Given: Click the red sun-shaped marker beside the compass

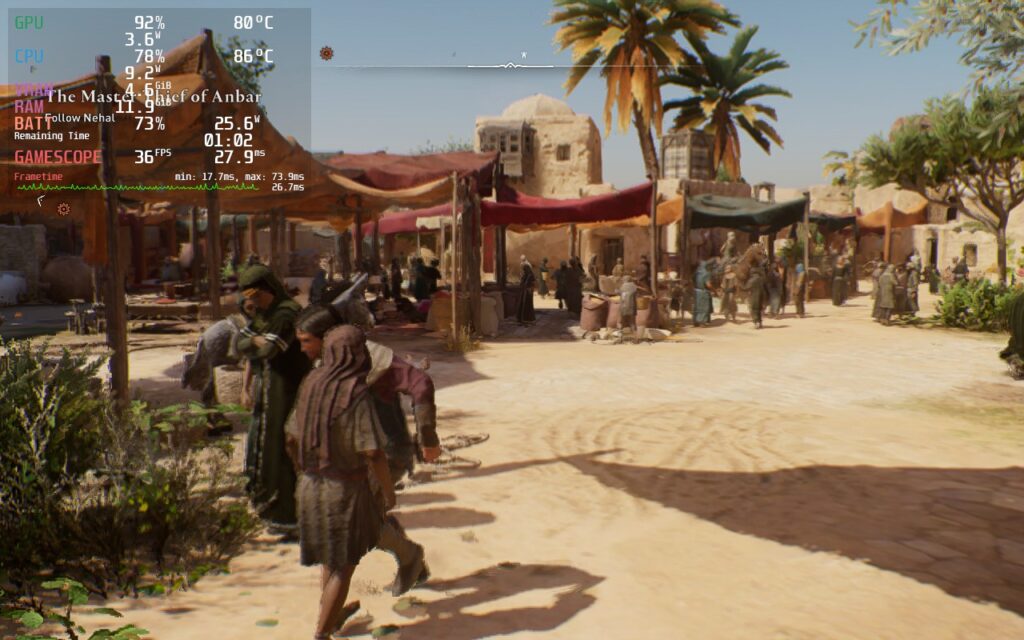Looking at the screenshot, I should (x=327, y=53).
